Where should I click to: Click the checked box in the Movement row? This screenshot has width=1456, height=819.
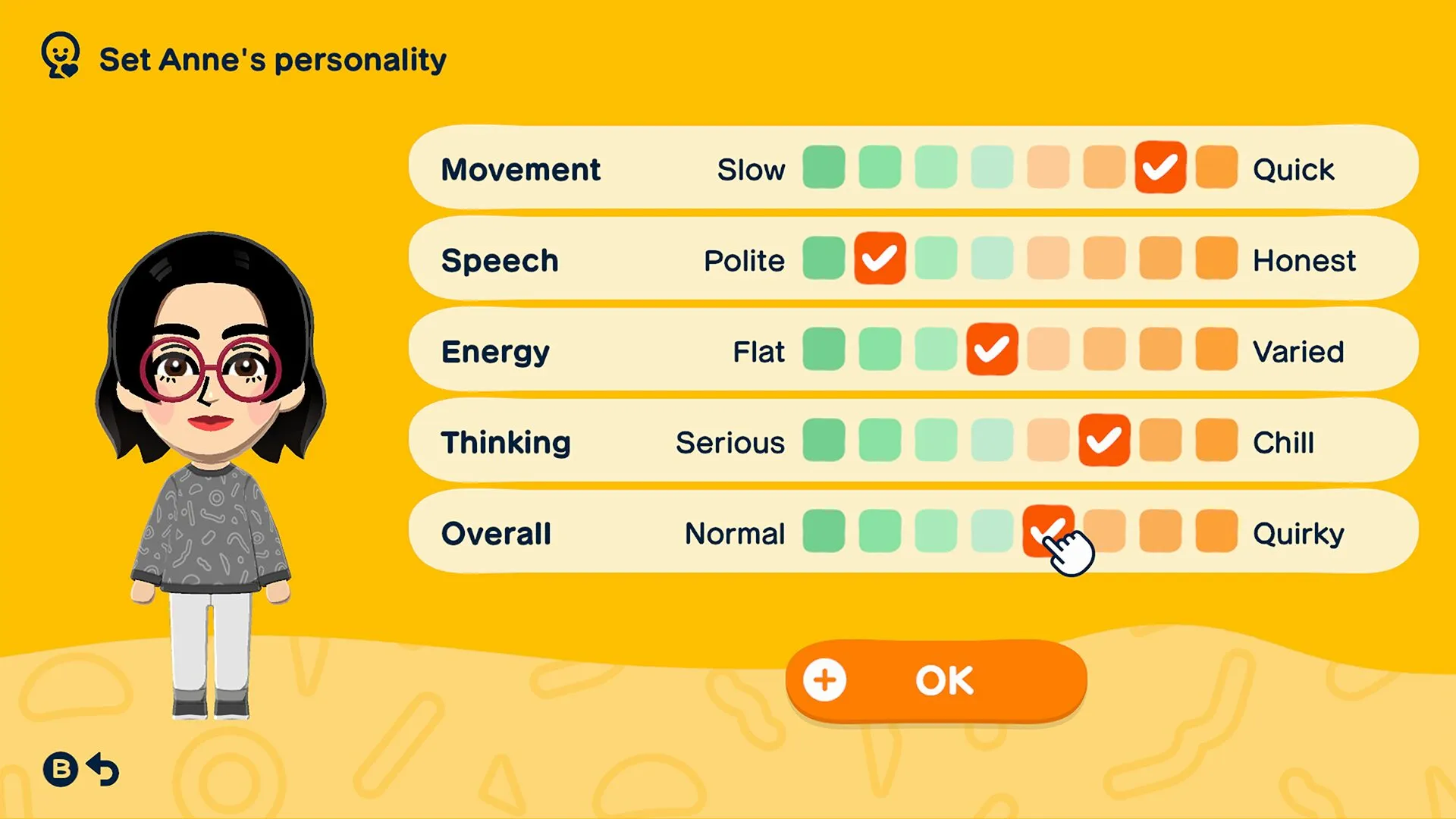click(x=1160, y=168)
